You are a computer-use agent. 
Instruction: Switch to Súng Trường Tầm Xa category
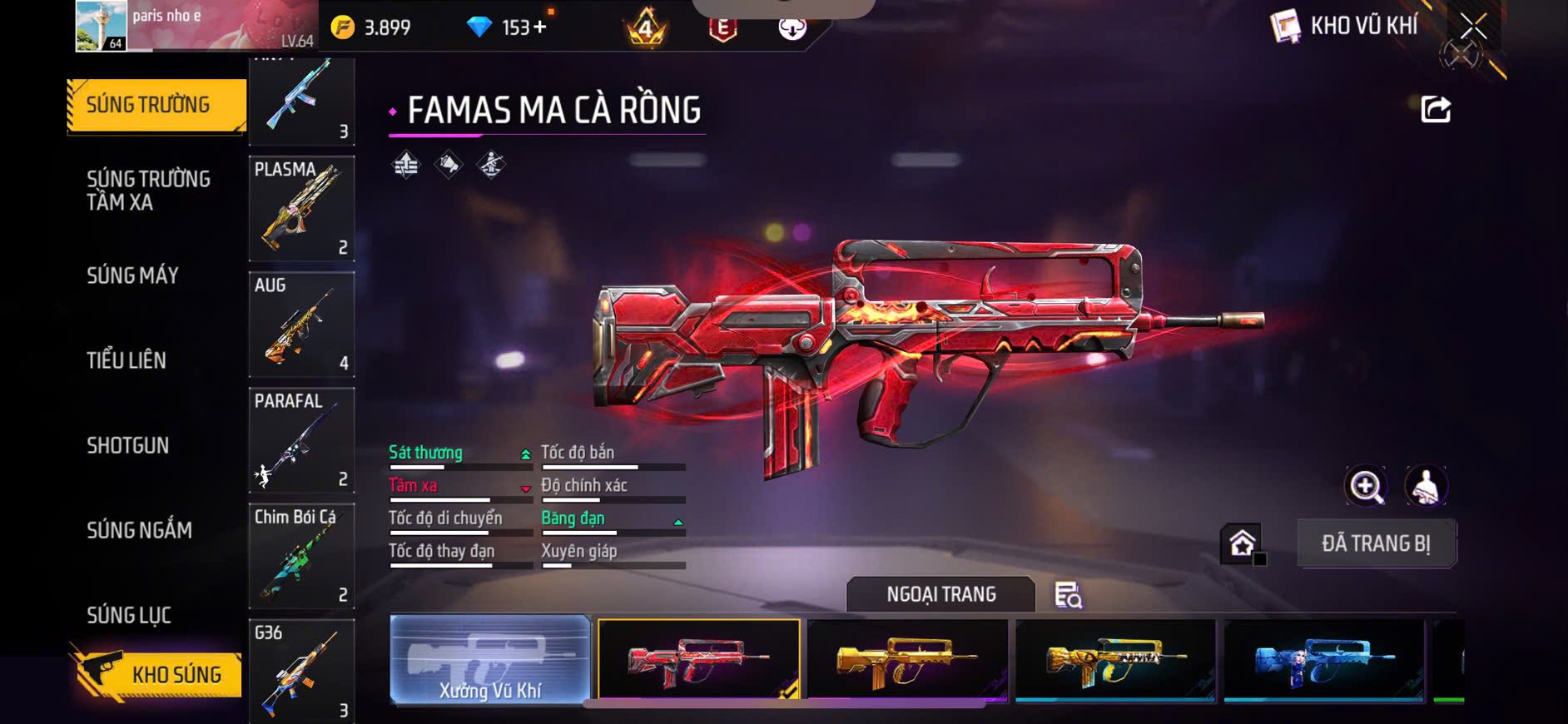tap(149, 191)
